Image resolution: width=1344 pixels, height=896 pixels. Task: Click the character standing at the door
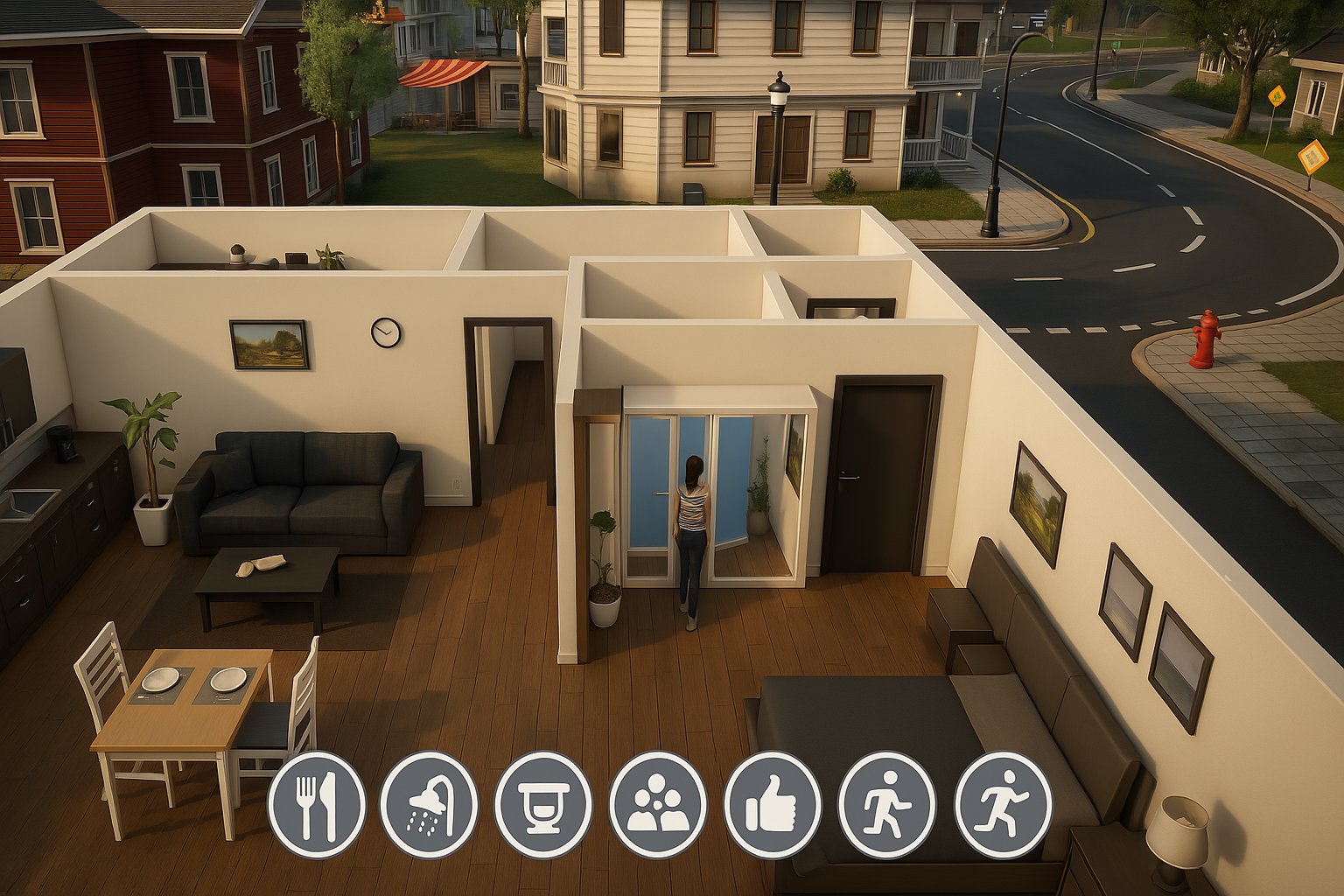tap(692, 516)
